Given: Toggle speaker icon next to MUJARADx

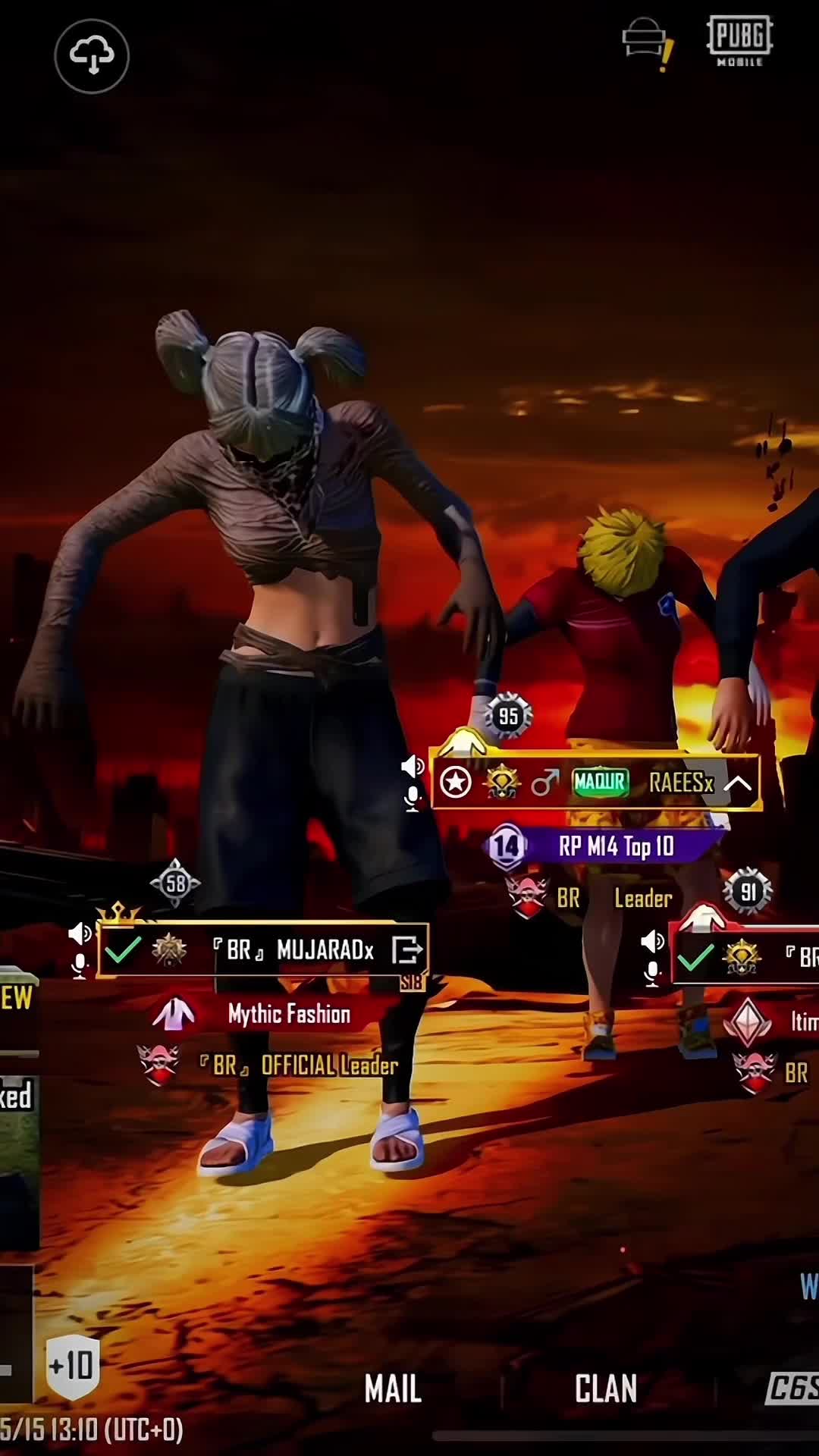Looking at the screenshot, I should pyautogui.click(x=80, y=933).
